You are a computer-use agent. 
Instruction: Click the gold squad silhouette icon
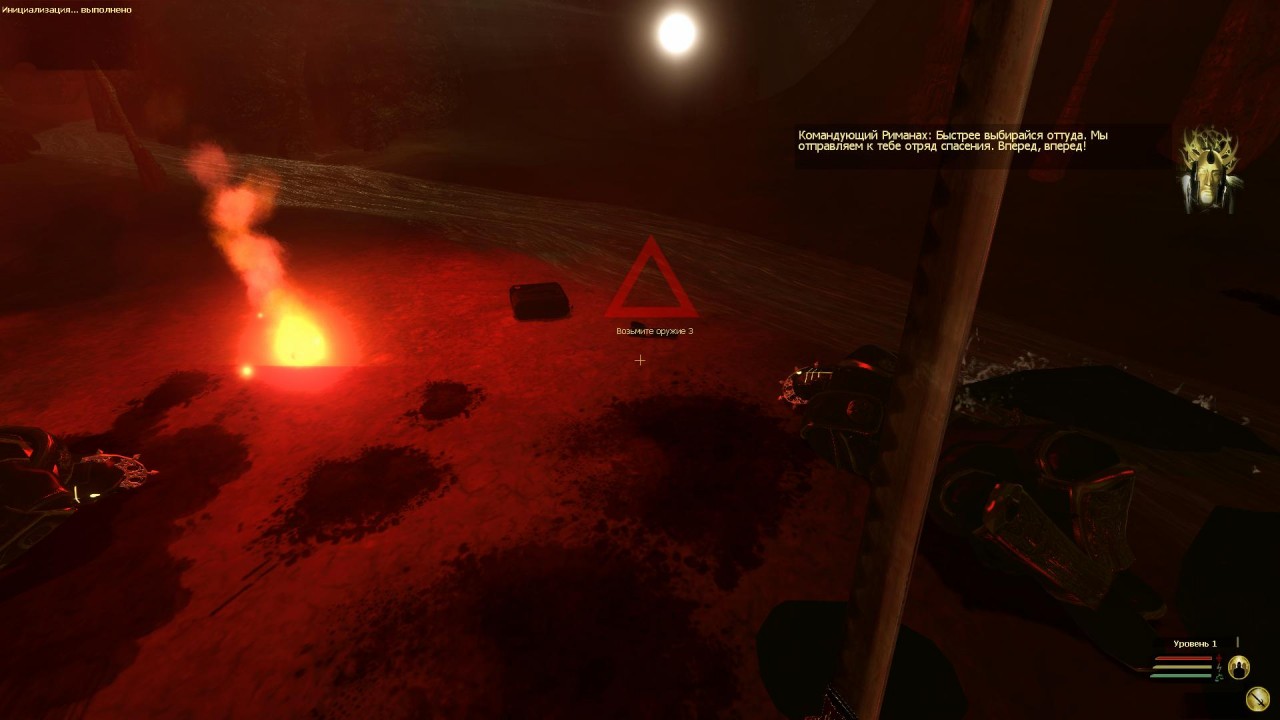1239,666
